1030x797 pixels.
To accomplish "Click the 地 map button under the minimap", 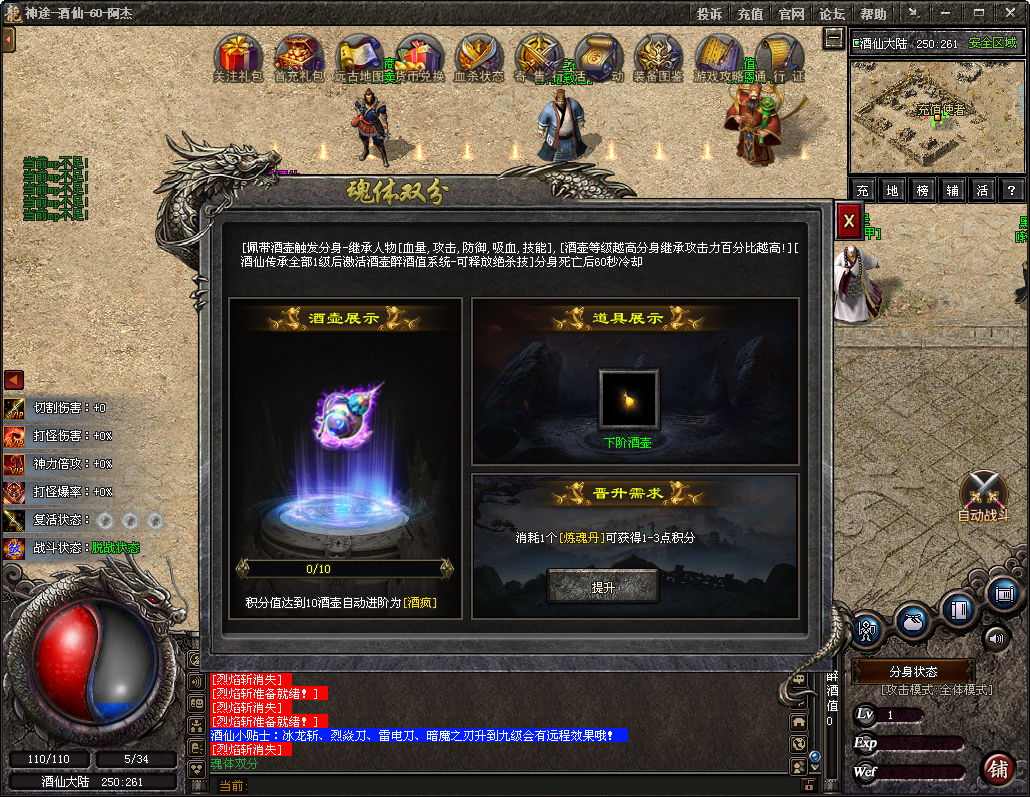I will [x=893, y=190].
